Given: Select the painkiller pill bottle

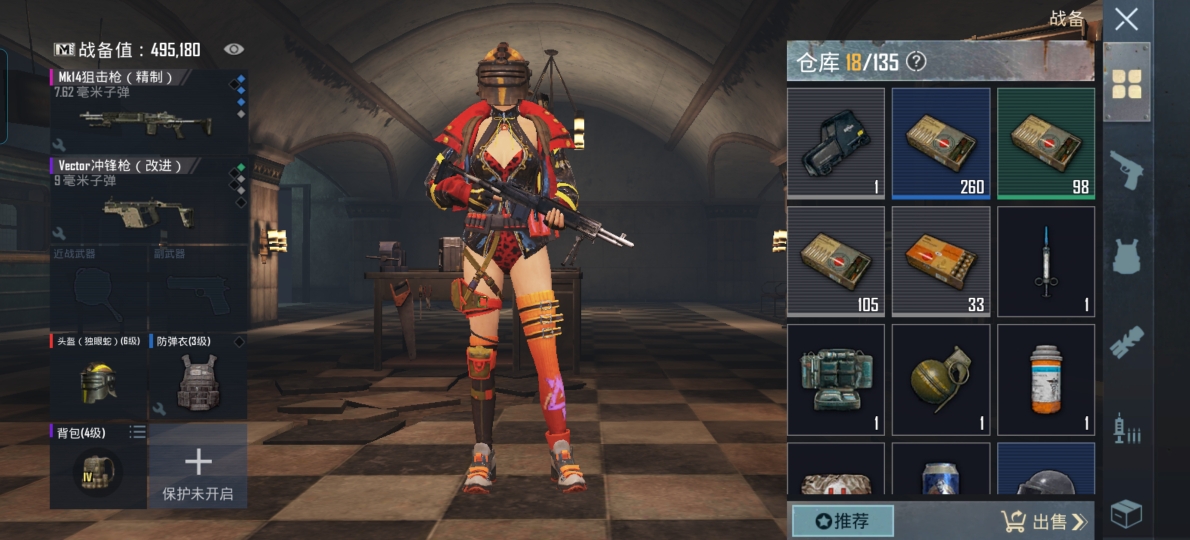Looking at the screenshot, I should pyautogui.click(x=1045, y=378).
